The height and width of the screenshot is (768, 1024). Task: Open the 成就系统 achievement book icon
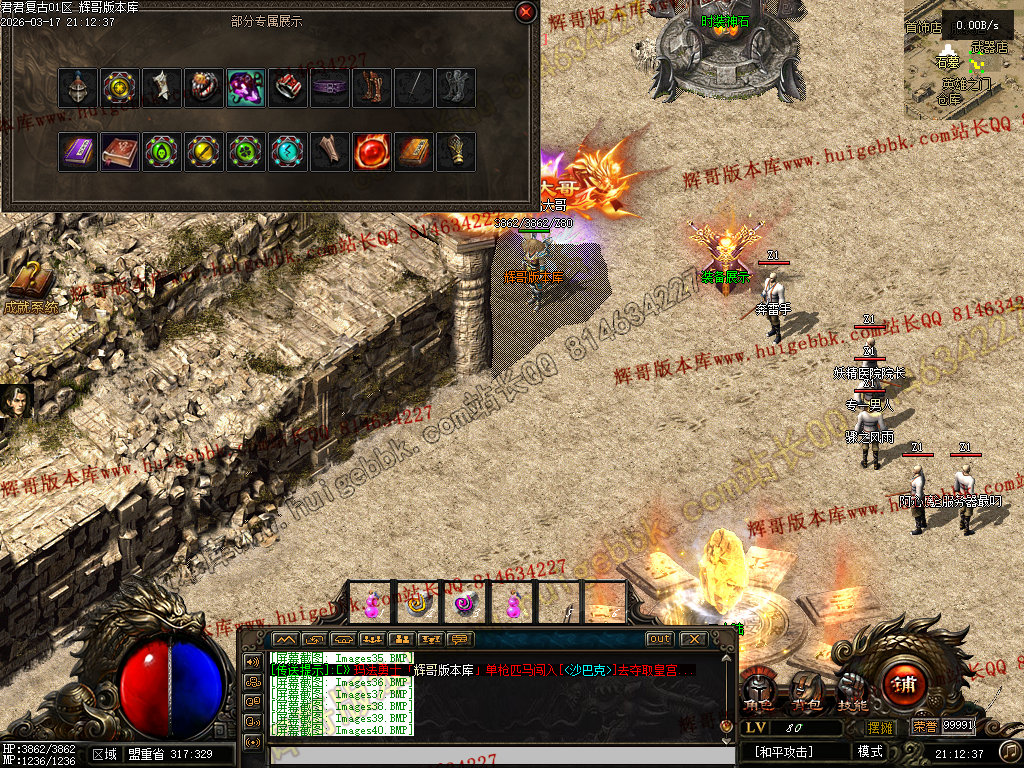coord(30,282)
